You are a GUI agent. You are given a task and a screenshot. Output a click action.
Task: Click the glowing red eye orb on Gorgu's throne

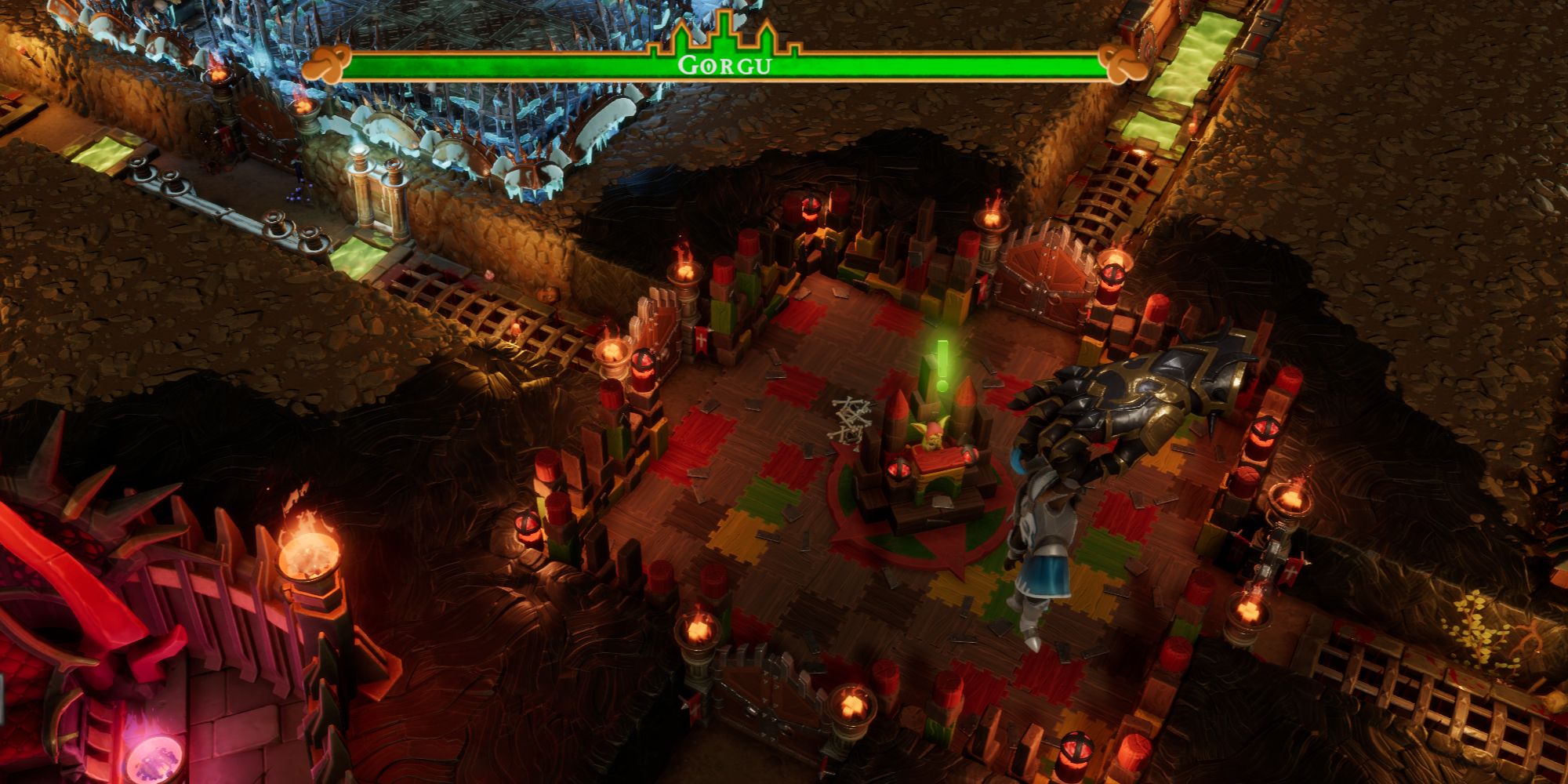coord(899,470)
